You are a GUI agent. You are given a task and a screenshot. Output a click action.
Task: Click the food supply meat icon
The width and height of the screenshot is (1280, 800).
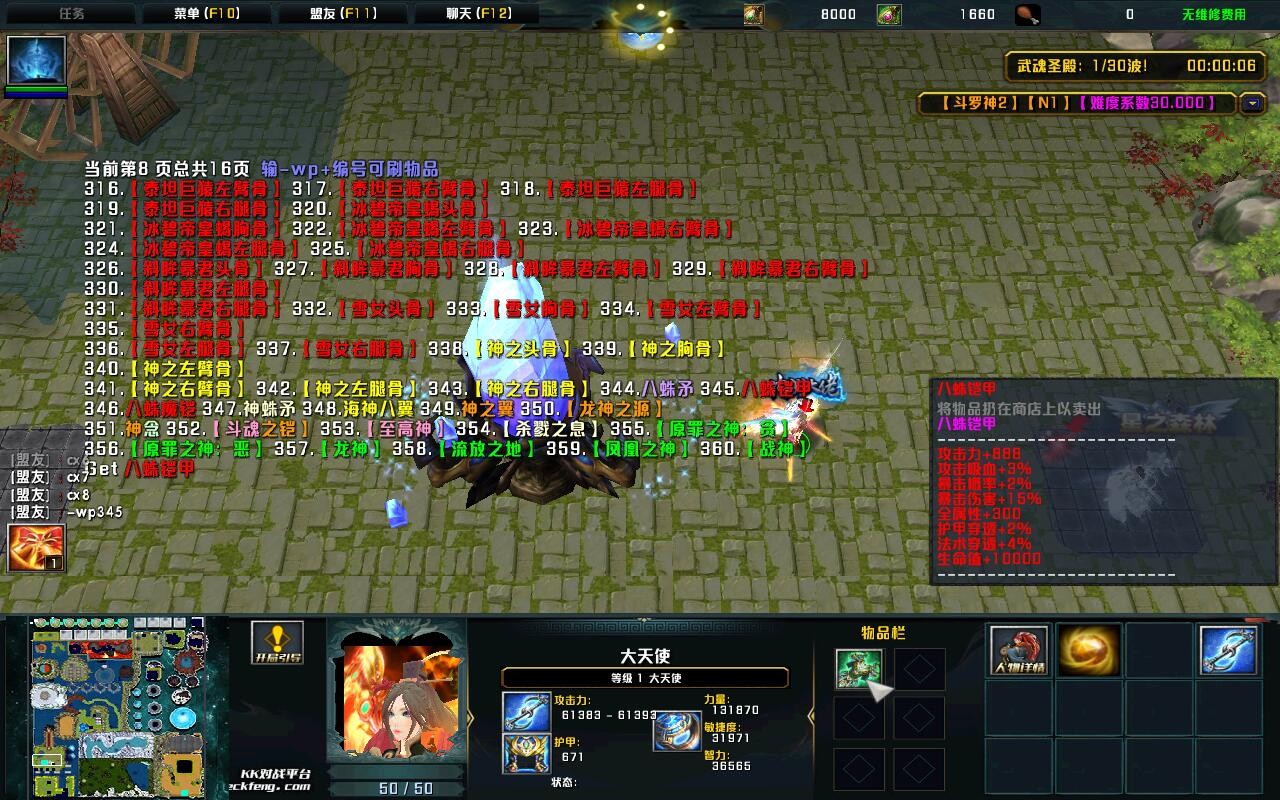tap(1027, 14)
